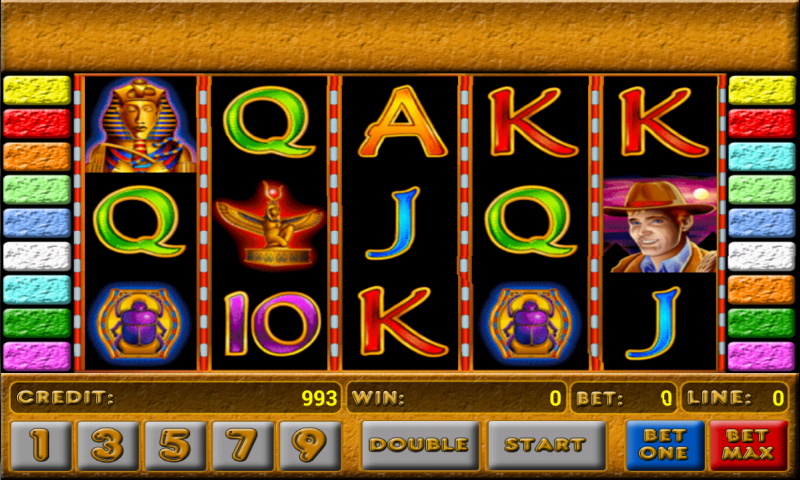
Task: Hit the red BET MAX button
Action: (x=748, y=445)
